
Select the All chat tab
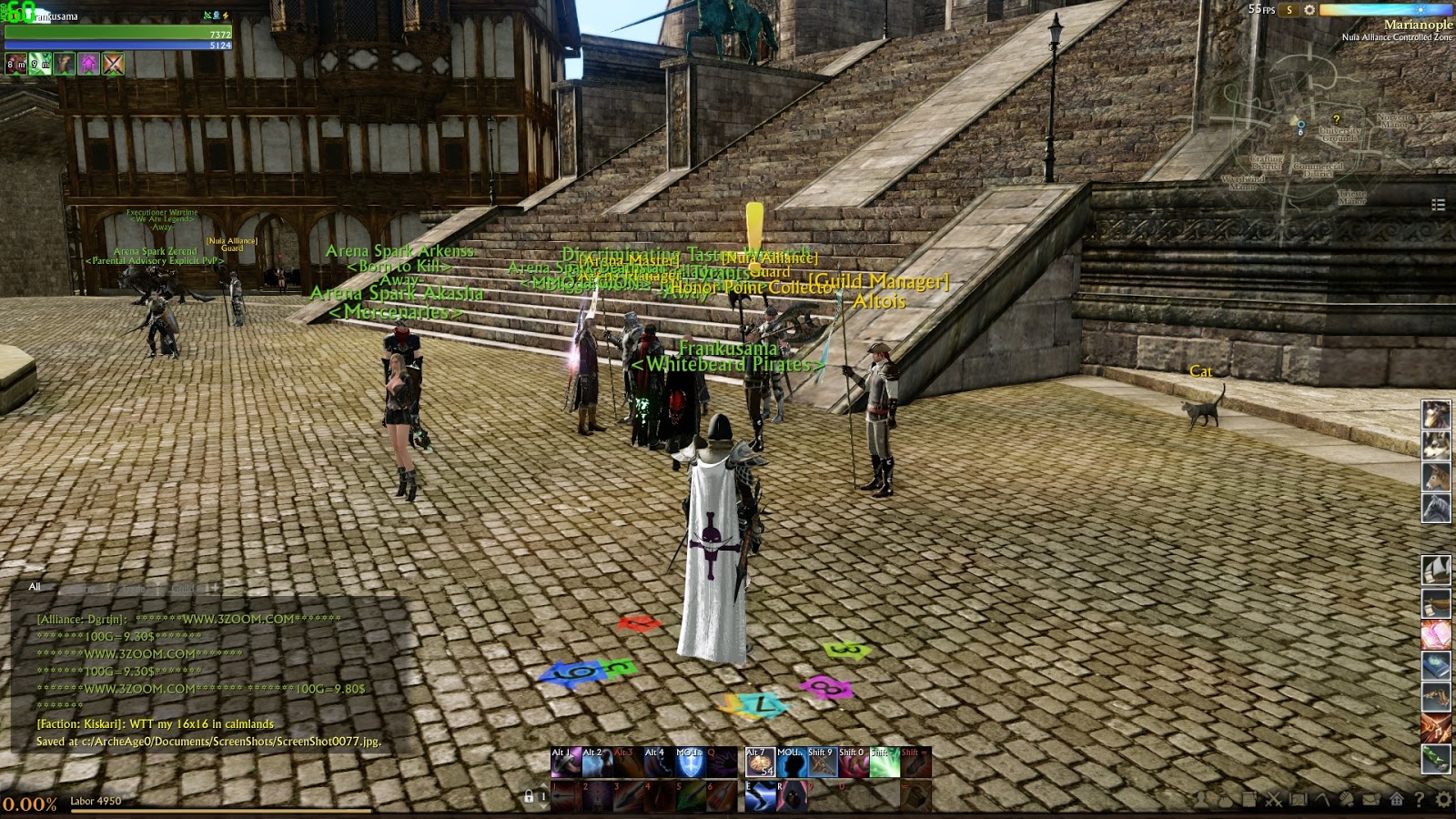pyautogui.click(x=36, y=587)
